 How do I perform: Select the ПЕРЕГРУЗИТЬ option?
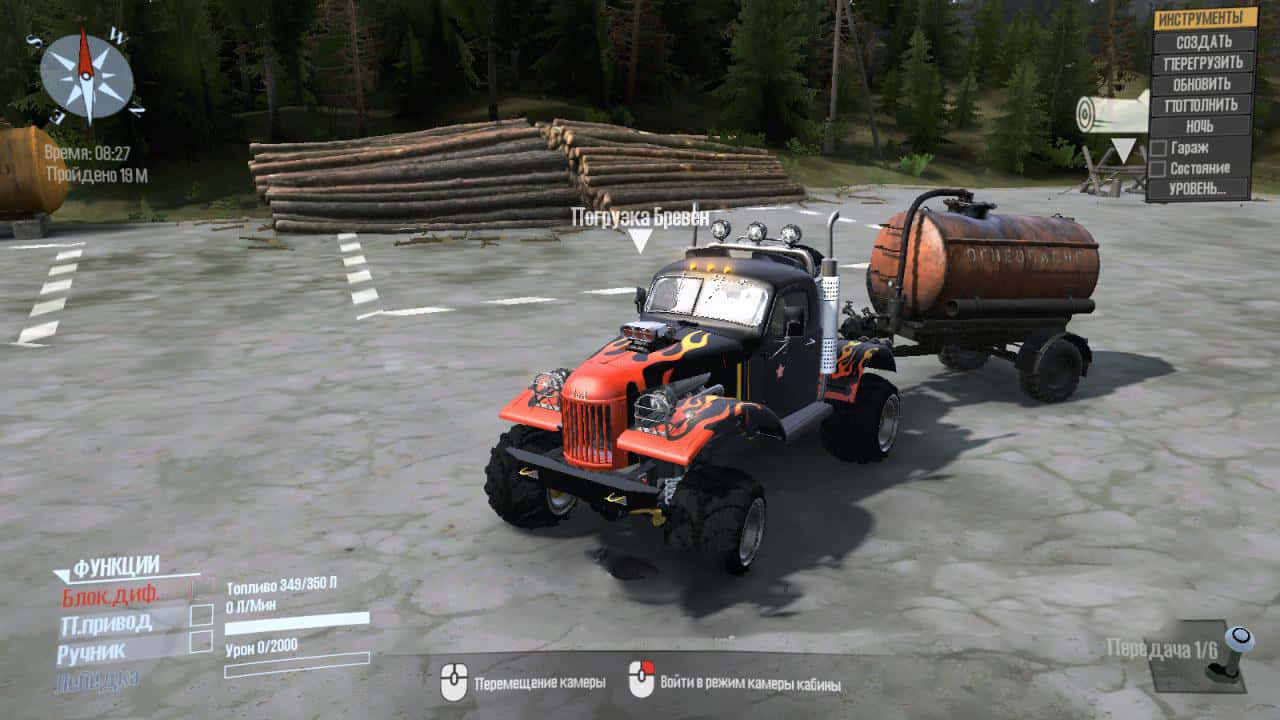pos(1204,62)
